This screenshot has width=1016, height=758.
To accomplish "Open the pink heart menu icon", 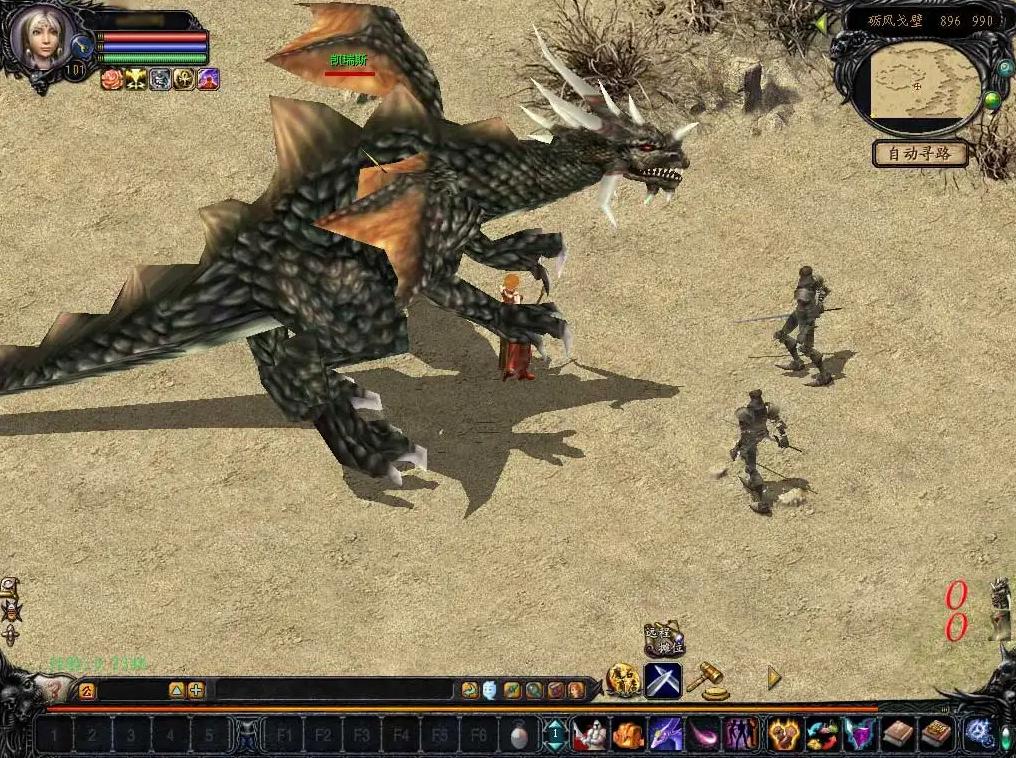I will pos(857,735).
